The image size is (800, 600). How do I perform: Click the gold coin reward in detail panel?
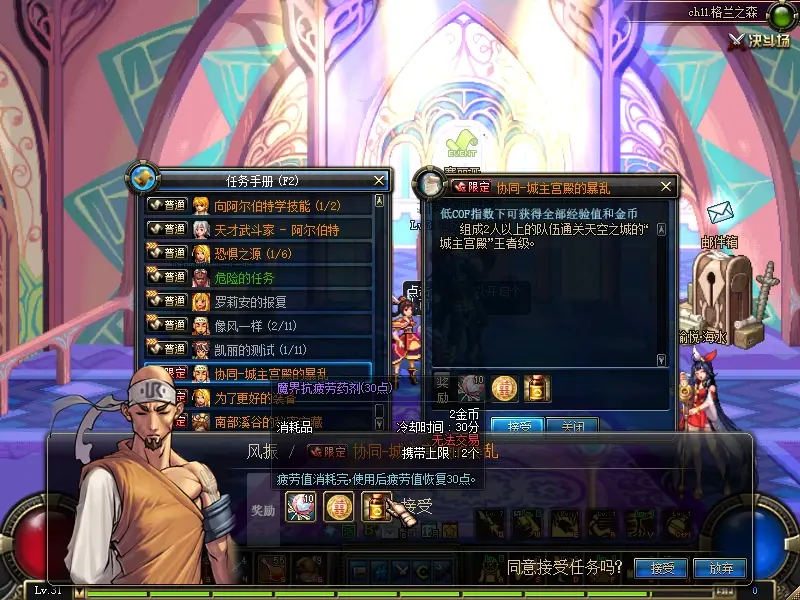pos(505,387)
